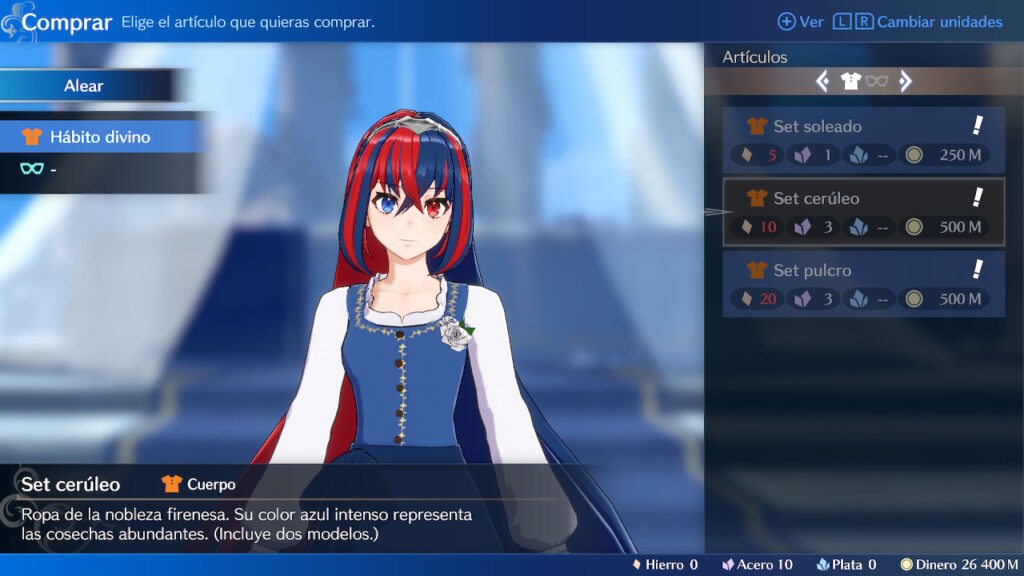
Task: Select the Set soleado item
Action: pyautogui.click(x=863, y=140)
